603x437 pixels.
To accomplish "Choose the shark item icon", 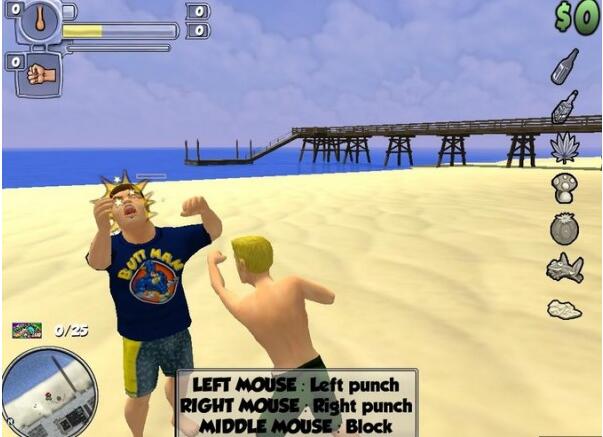I will pyautogui.click(x=564, y=268).
